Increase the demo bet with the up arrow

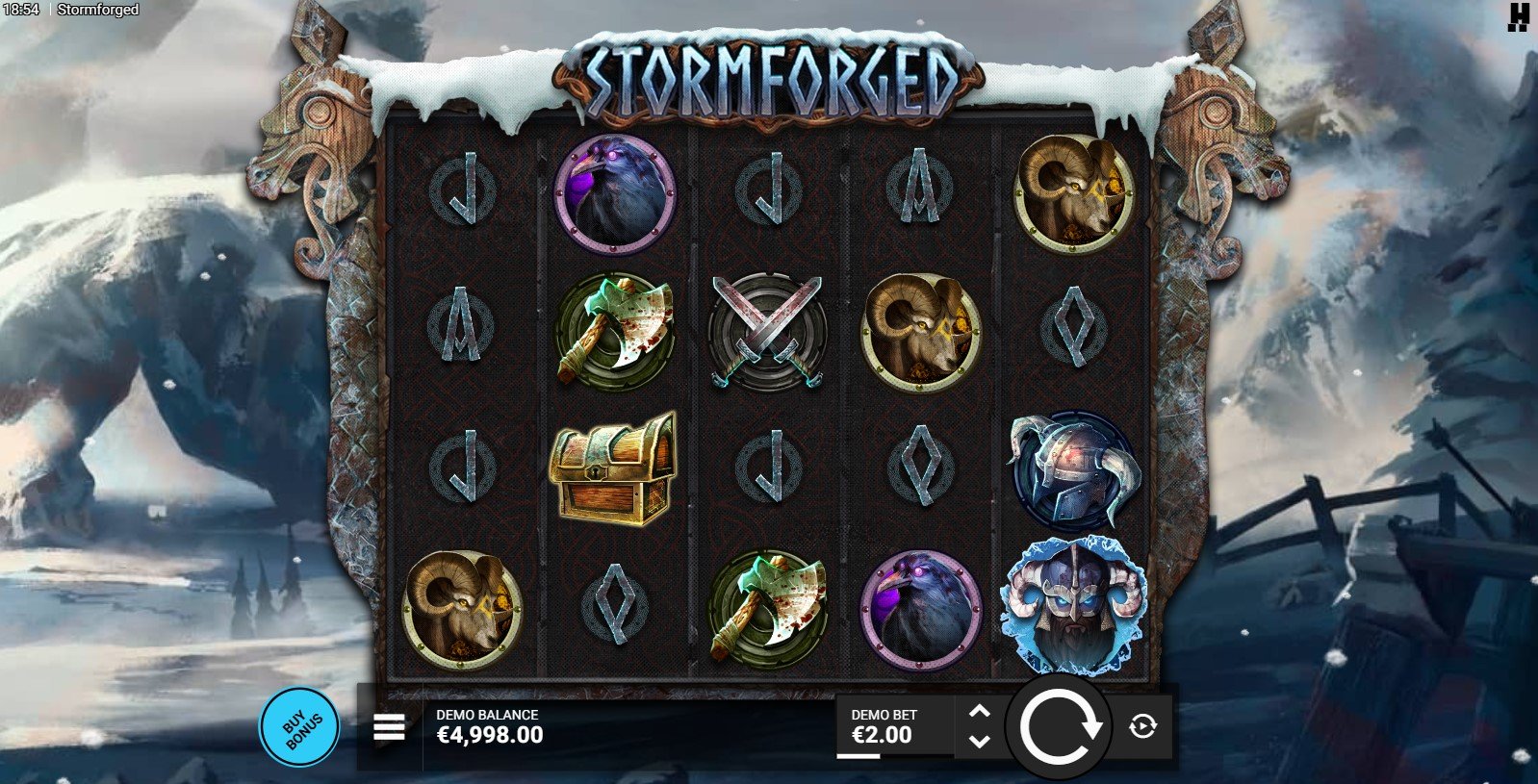979,712
